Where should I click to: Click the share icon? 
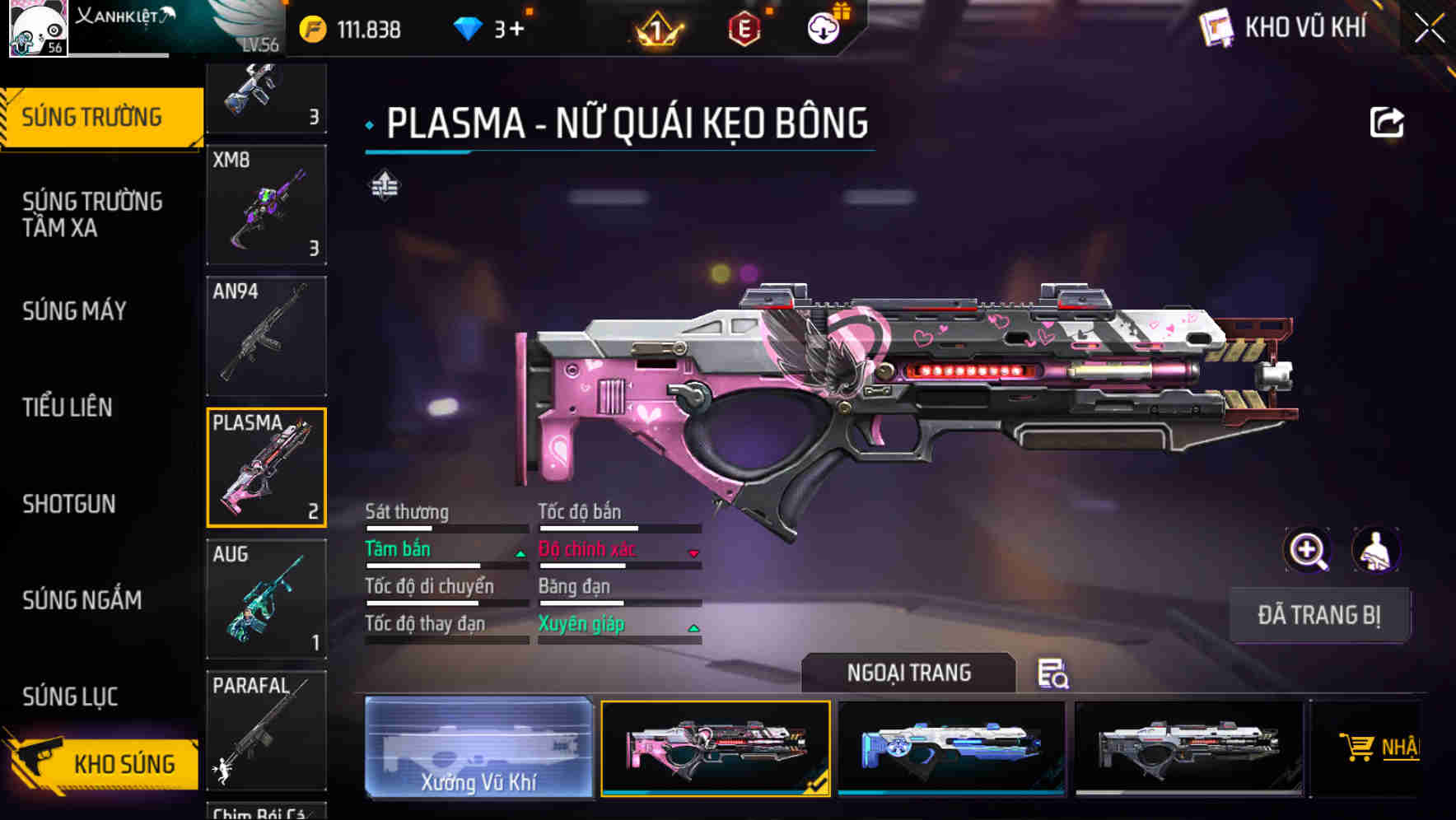tap(1386, 123)
